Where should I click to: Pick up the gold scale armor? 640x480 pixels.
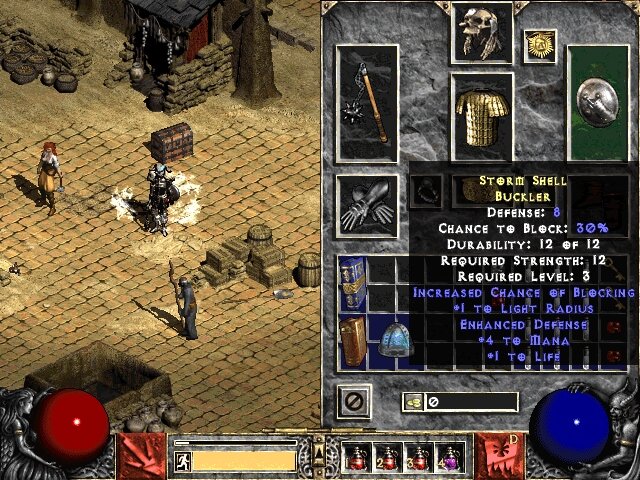pos(483,118)
